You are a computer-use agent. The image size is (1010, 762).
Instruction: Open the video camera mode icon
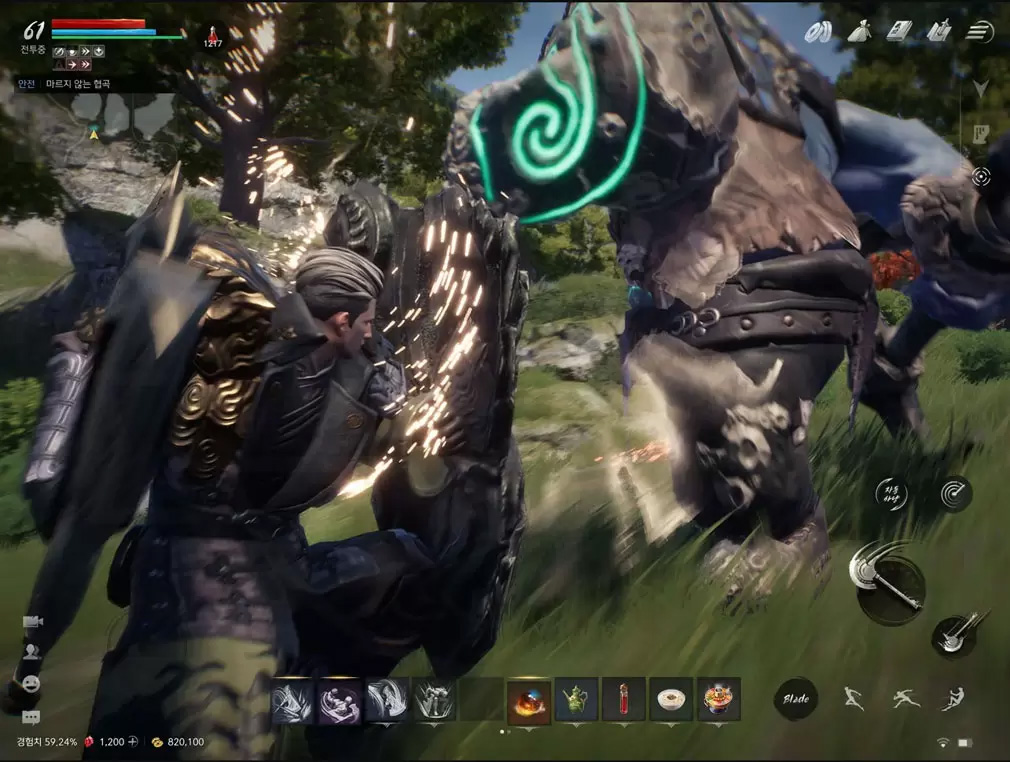pos(32,622)
